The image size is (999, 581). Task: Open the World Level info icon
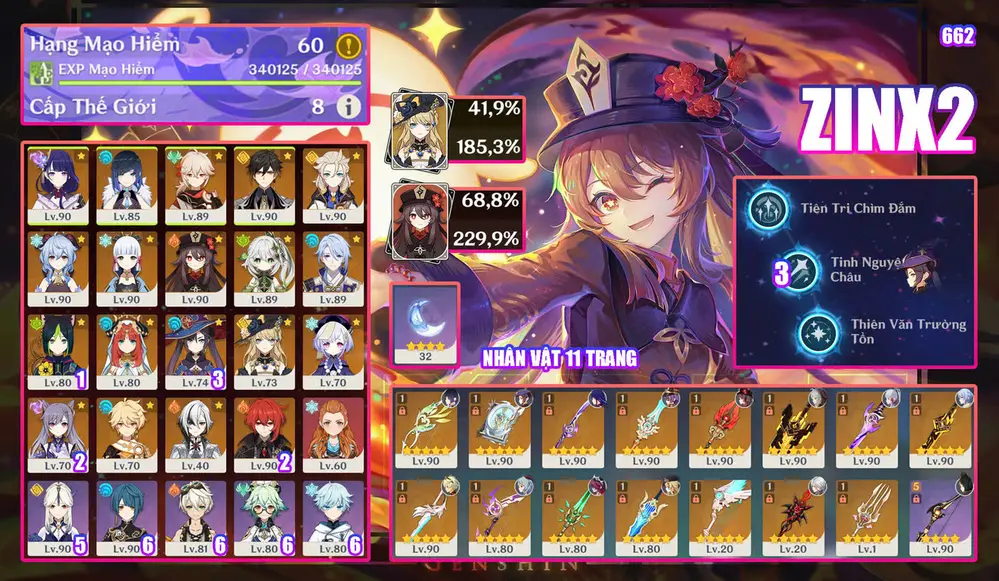pos(348,106)
